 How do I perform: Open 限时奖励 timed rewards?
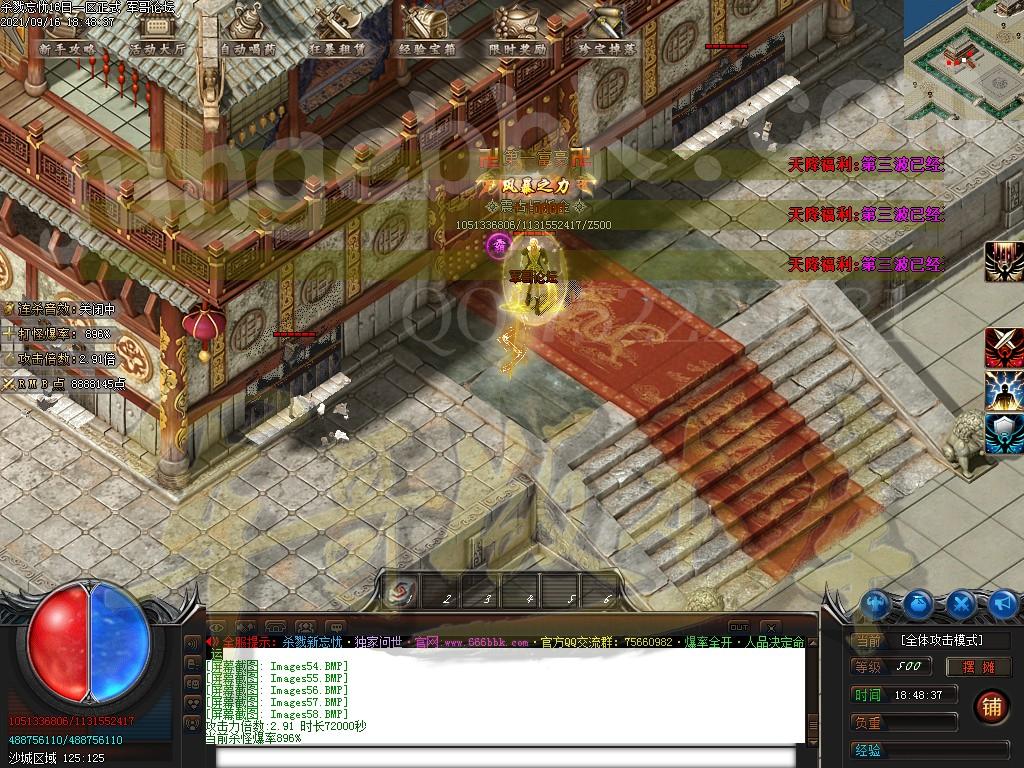[517, 47]
